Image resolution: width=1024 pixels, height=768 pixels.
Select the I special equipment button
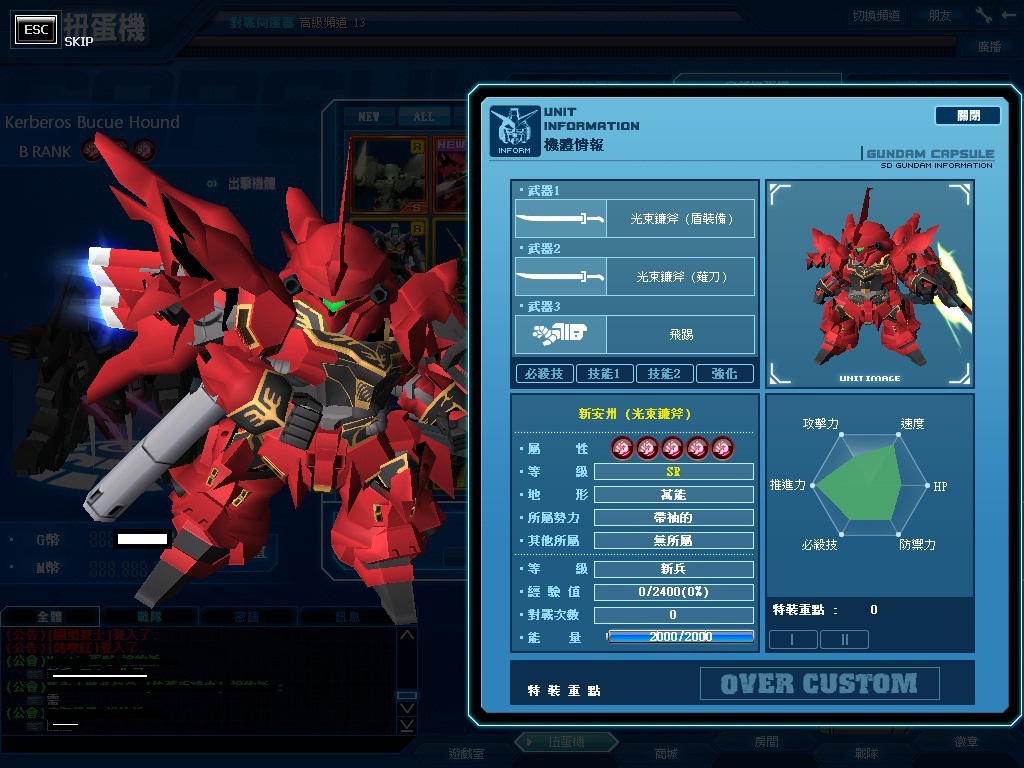point(792,639)
